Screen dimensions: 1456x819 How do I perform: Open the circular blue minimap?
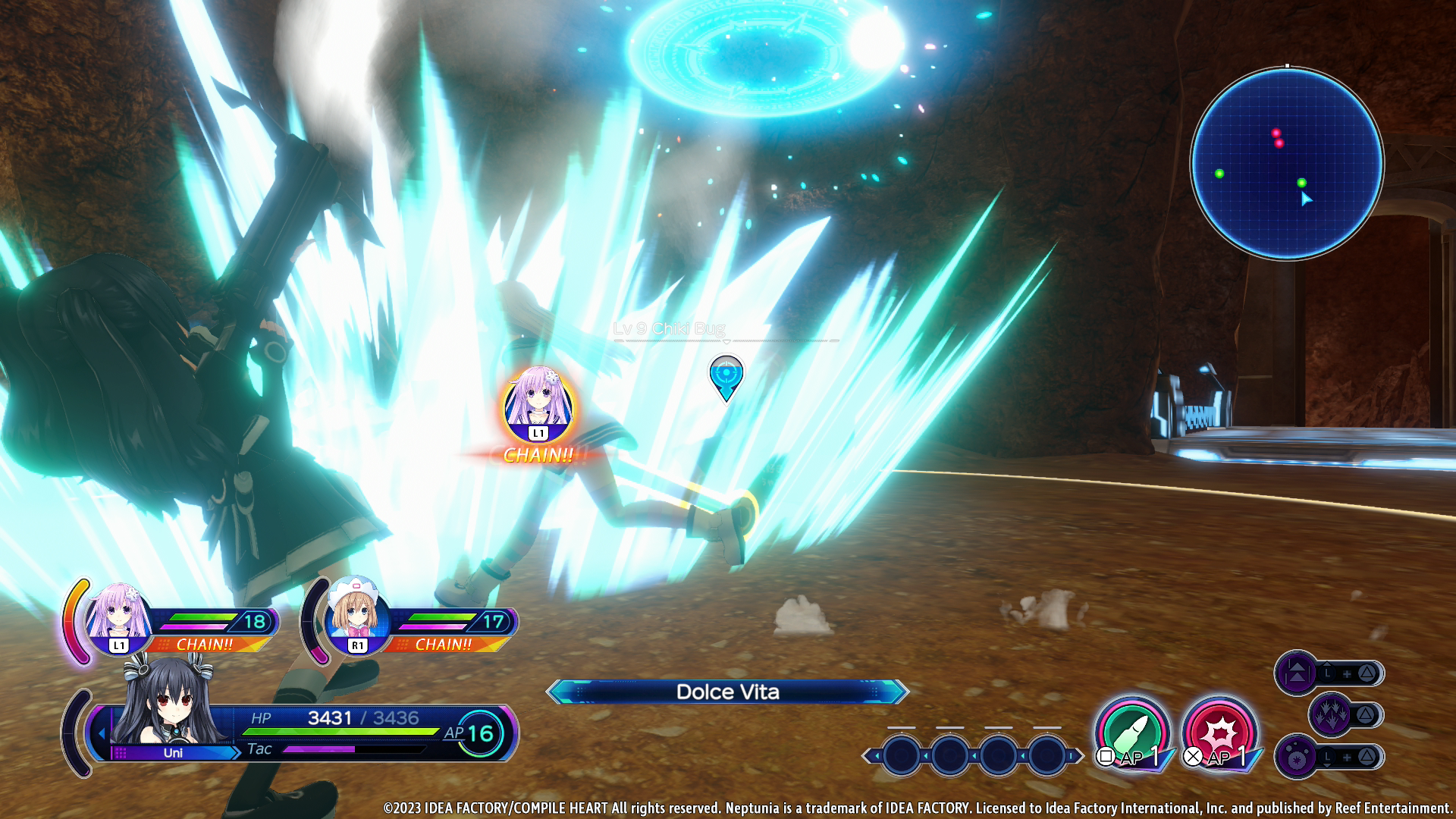(1287, 163)
